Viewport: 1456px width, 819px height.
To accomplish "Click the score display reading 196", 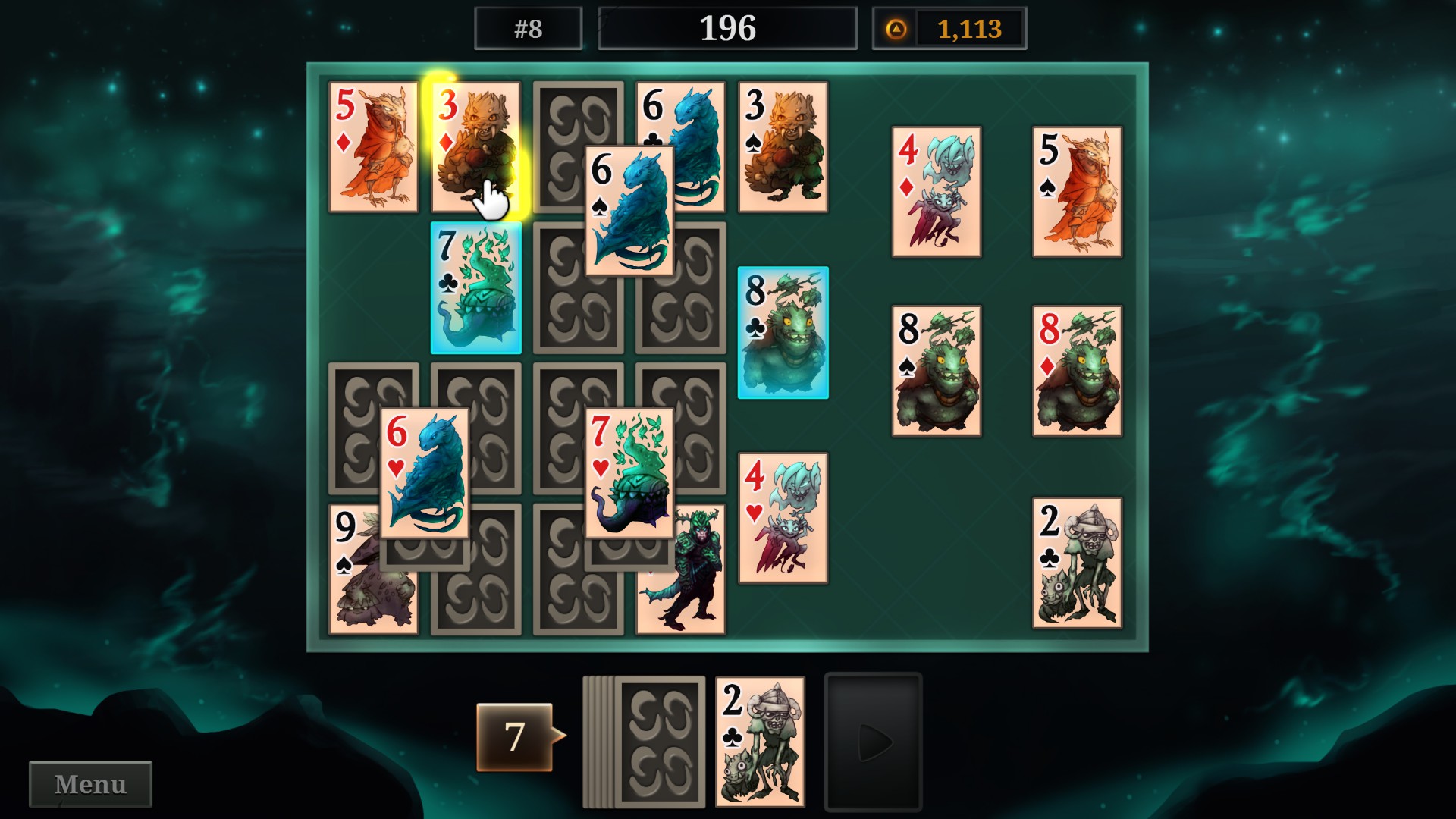I will tap(727, 28).
